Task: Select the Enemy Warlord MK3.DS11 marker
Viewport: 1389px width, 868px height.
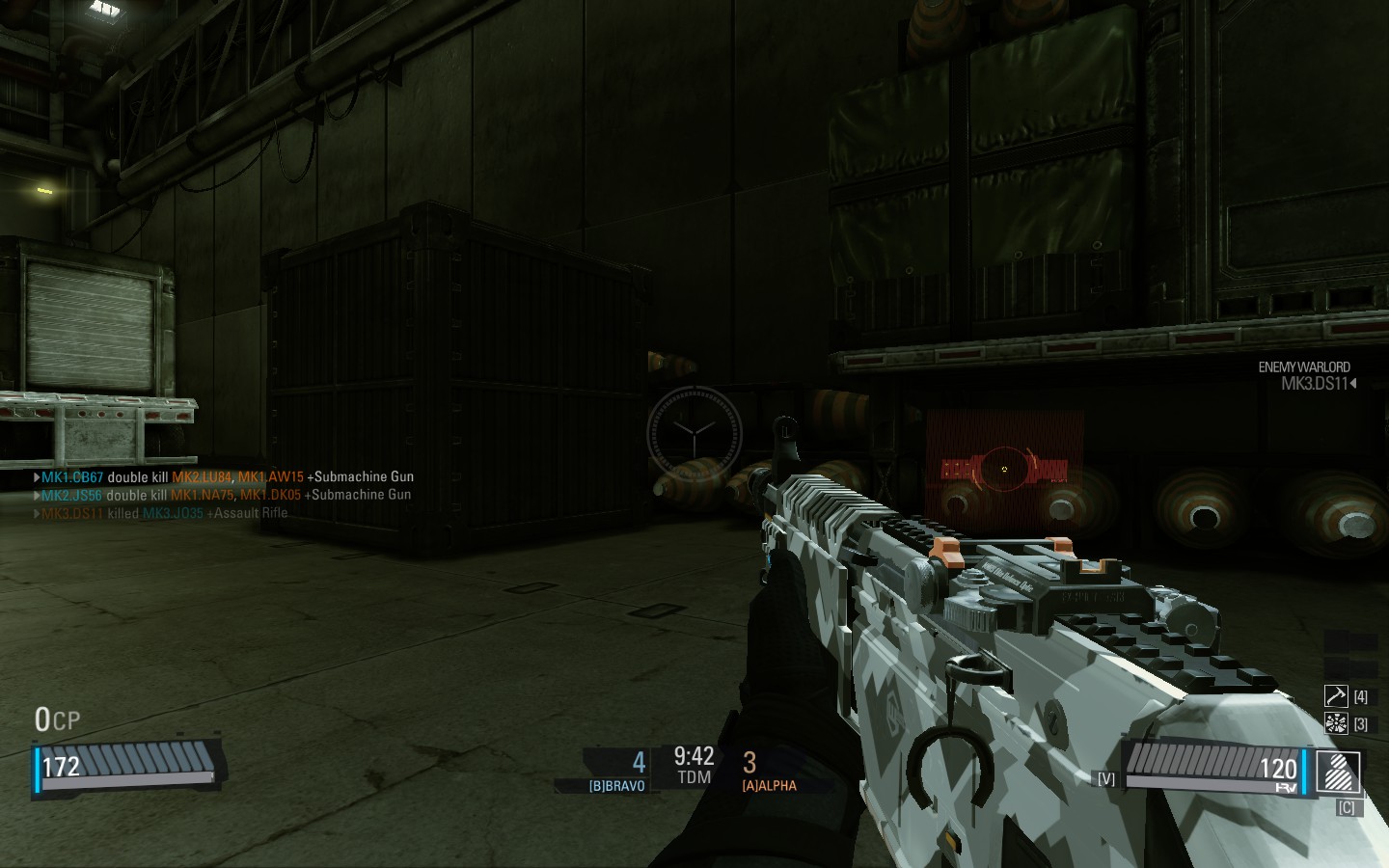Action: pyautogui.click(x=1306, y=375)
